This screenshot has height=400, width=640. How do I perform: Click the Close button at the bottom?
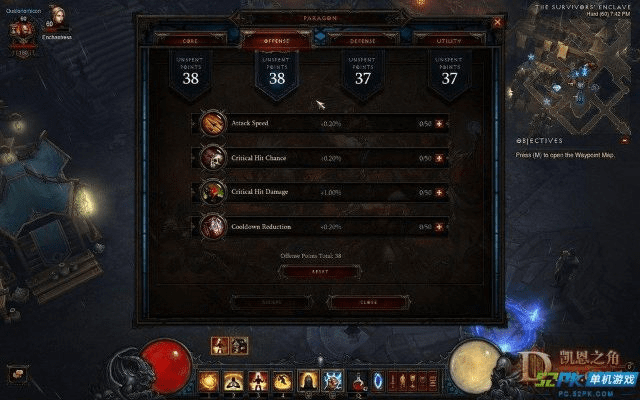tap(367, 301)
